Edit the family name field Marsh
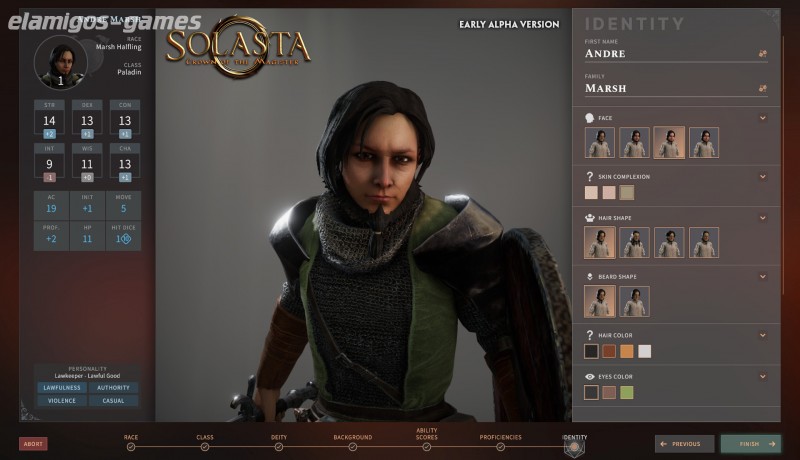Screen dimensions: 800x460 click(665, 88)
